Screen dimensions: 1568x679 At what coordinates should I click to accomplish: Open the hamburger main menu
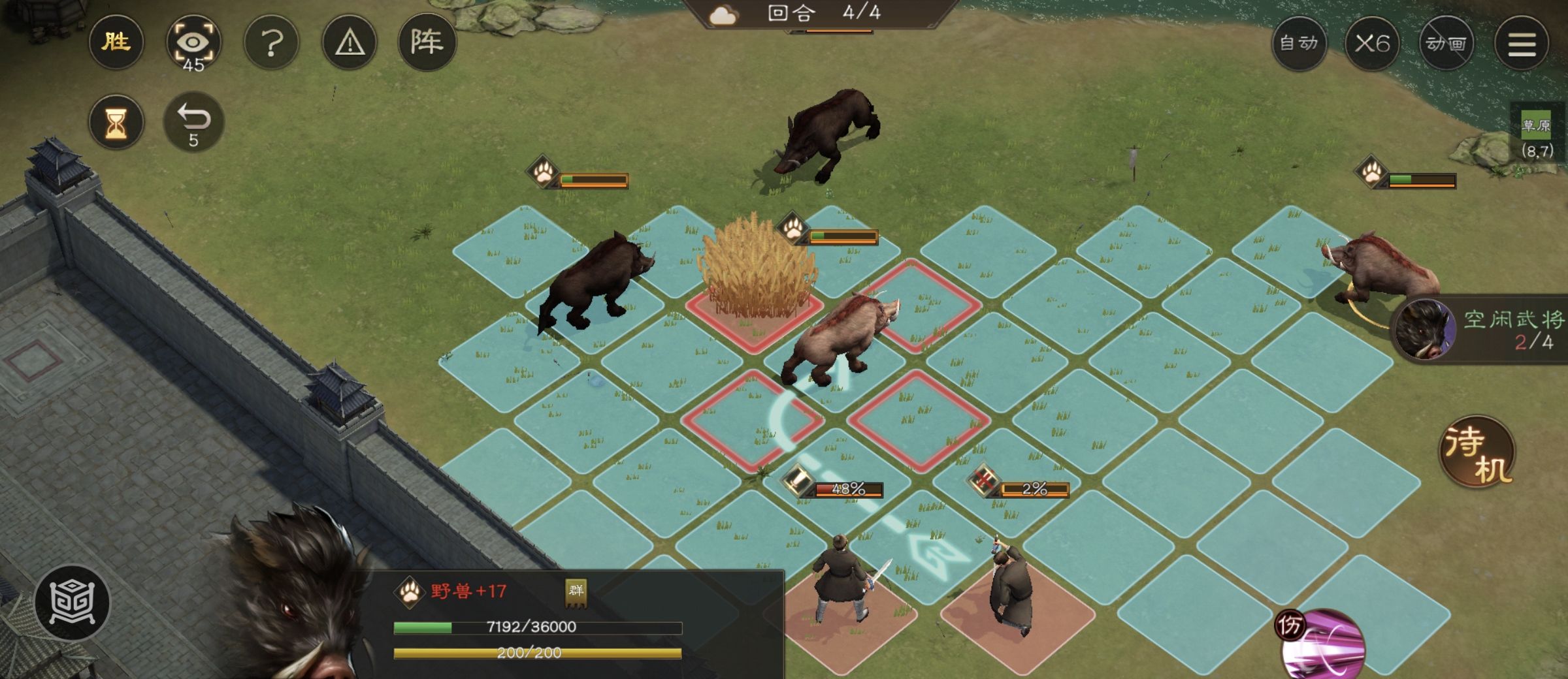click(1522, 44)
